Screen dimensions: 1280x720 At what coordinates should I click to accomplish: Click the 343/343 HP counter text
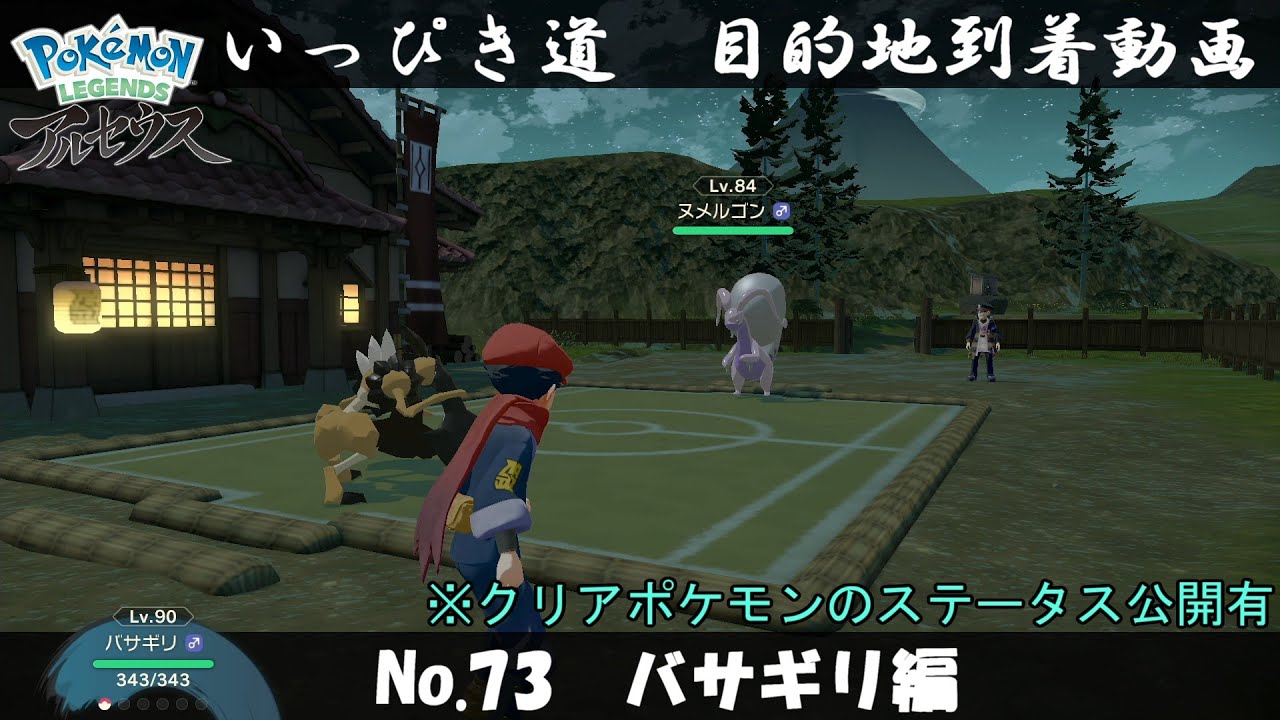(x=152, y=680)
